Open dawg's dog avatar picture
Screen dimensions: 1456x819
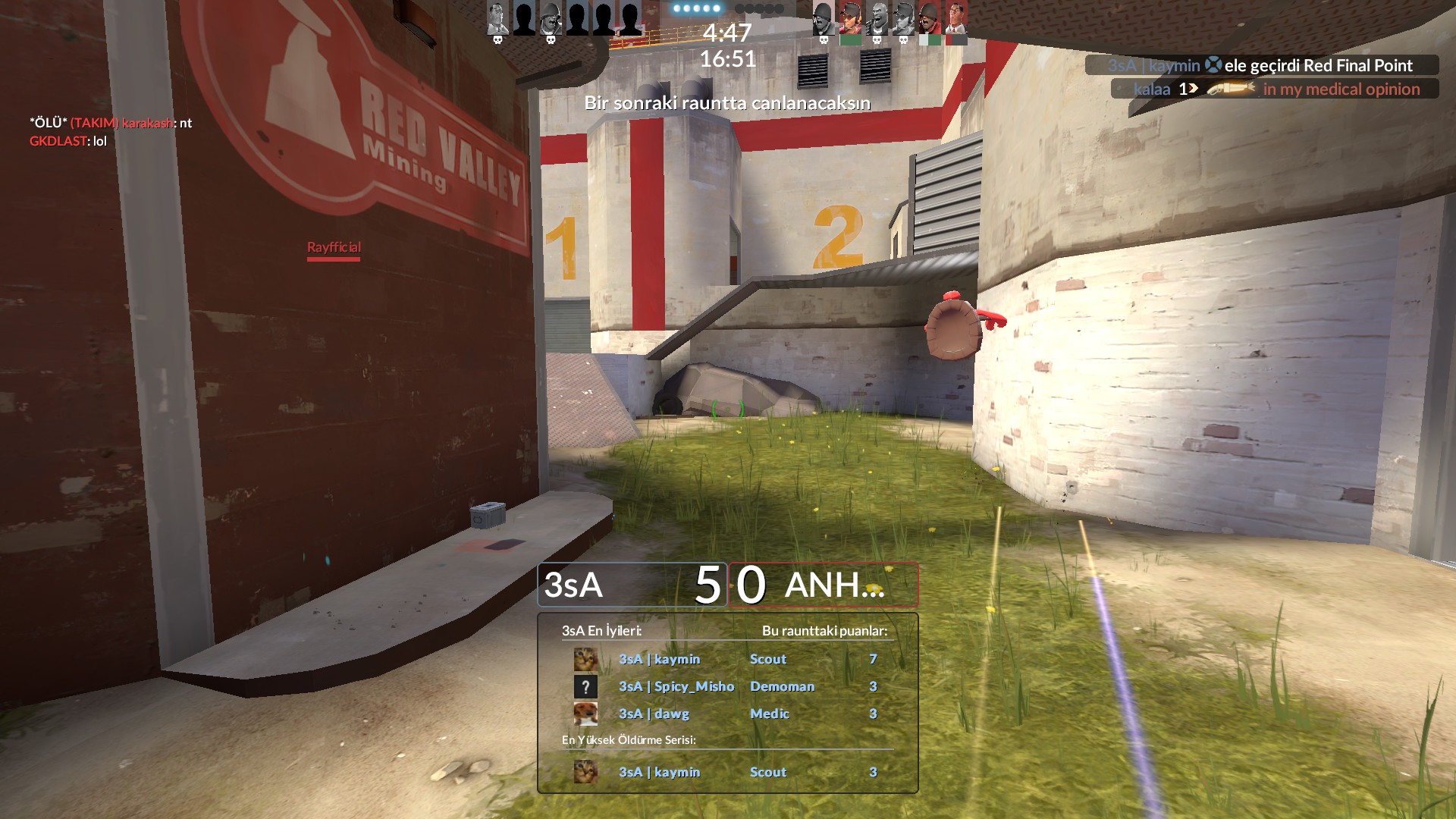pos(585,714)
